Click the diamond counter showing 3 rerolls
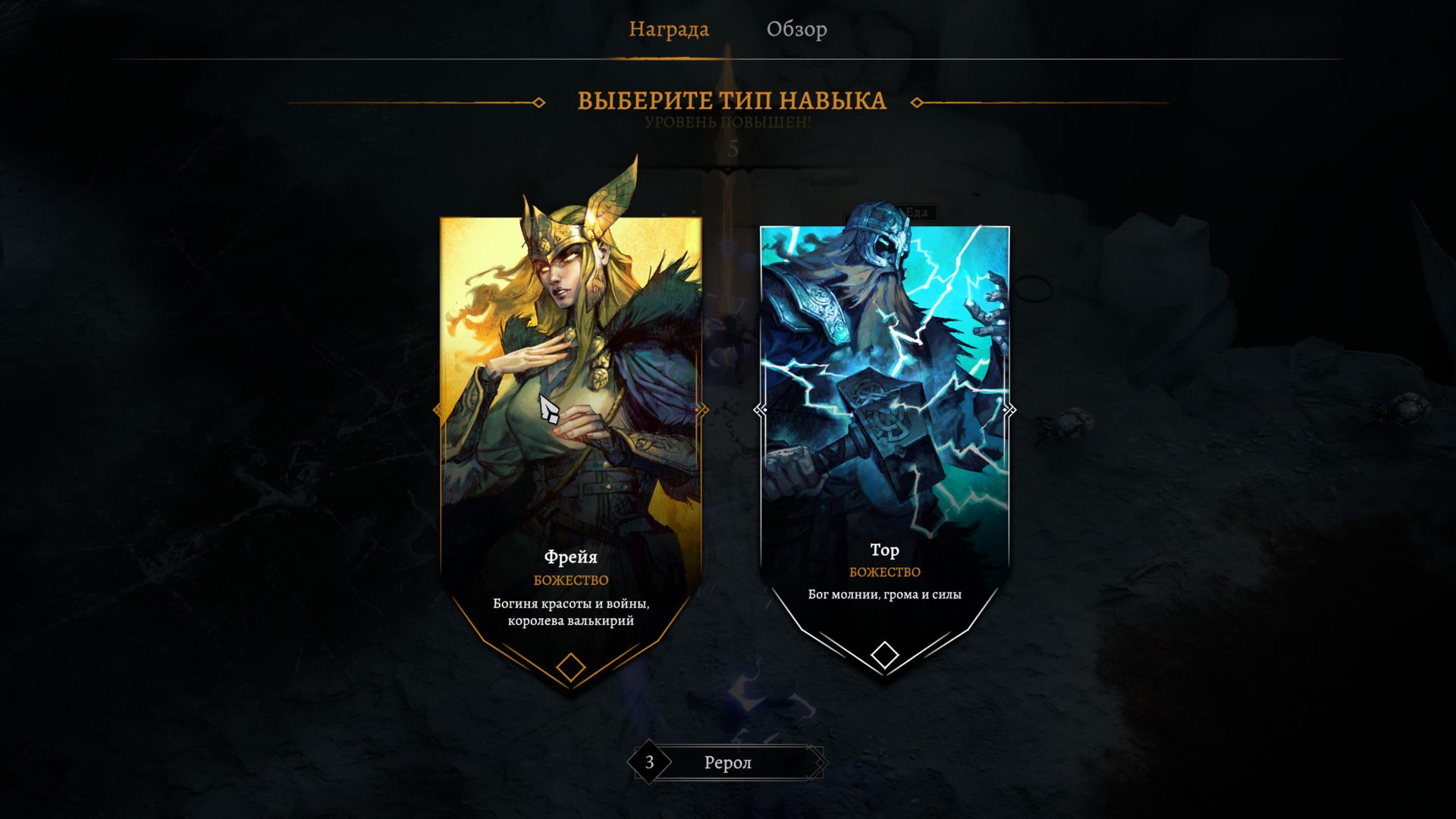The height and width of the screenshot is (819, 1456). 648,762
